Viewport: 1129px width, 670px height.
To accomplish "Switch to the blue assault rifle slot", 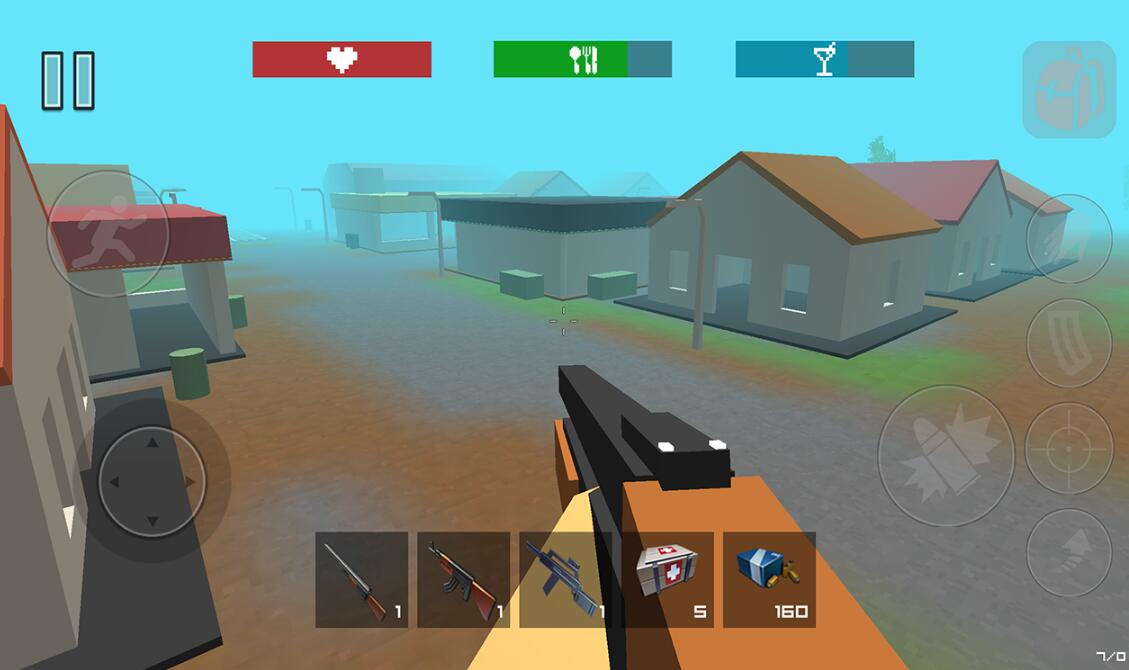I will coord(565,579).
